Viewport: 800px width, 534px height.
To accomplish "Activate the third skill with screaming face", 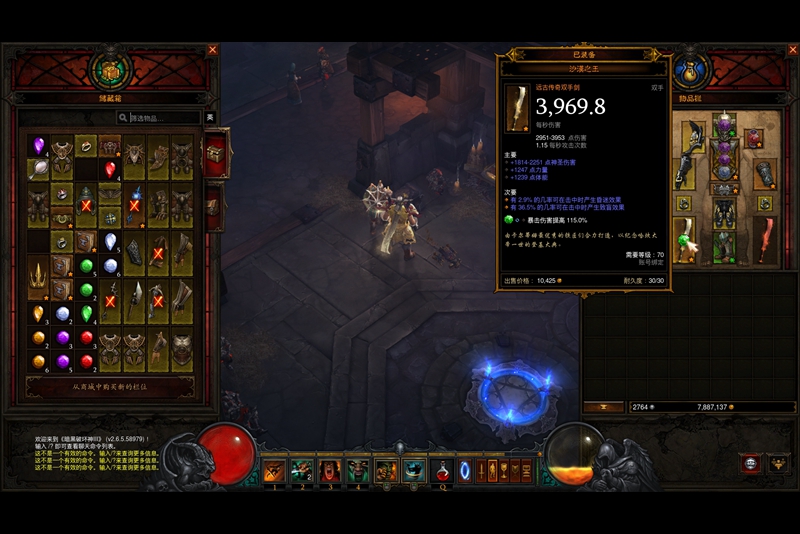I will pyautogui.click(x=329, y=470).
